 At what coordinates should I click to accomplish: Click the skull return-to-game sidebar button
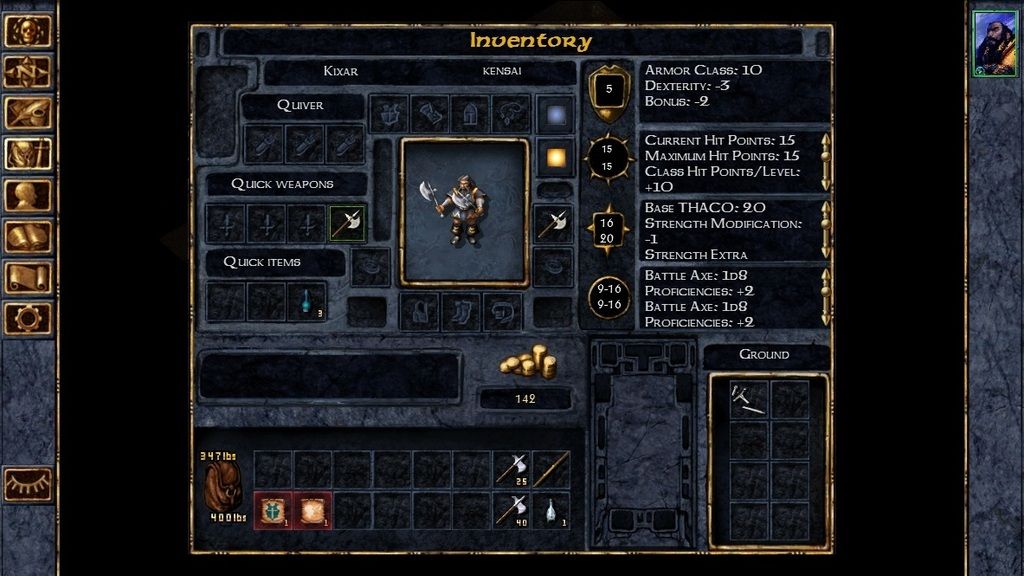[28, 30]
